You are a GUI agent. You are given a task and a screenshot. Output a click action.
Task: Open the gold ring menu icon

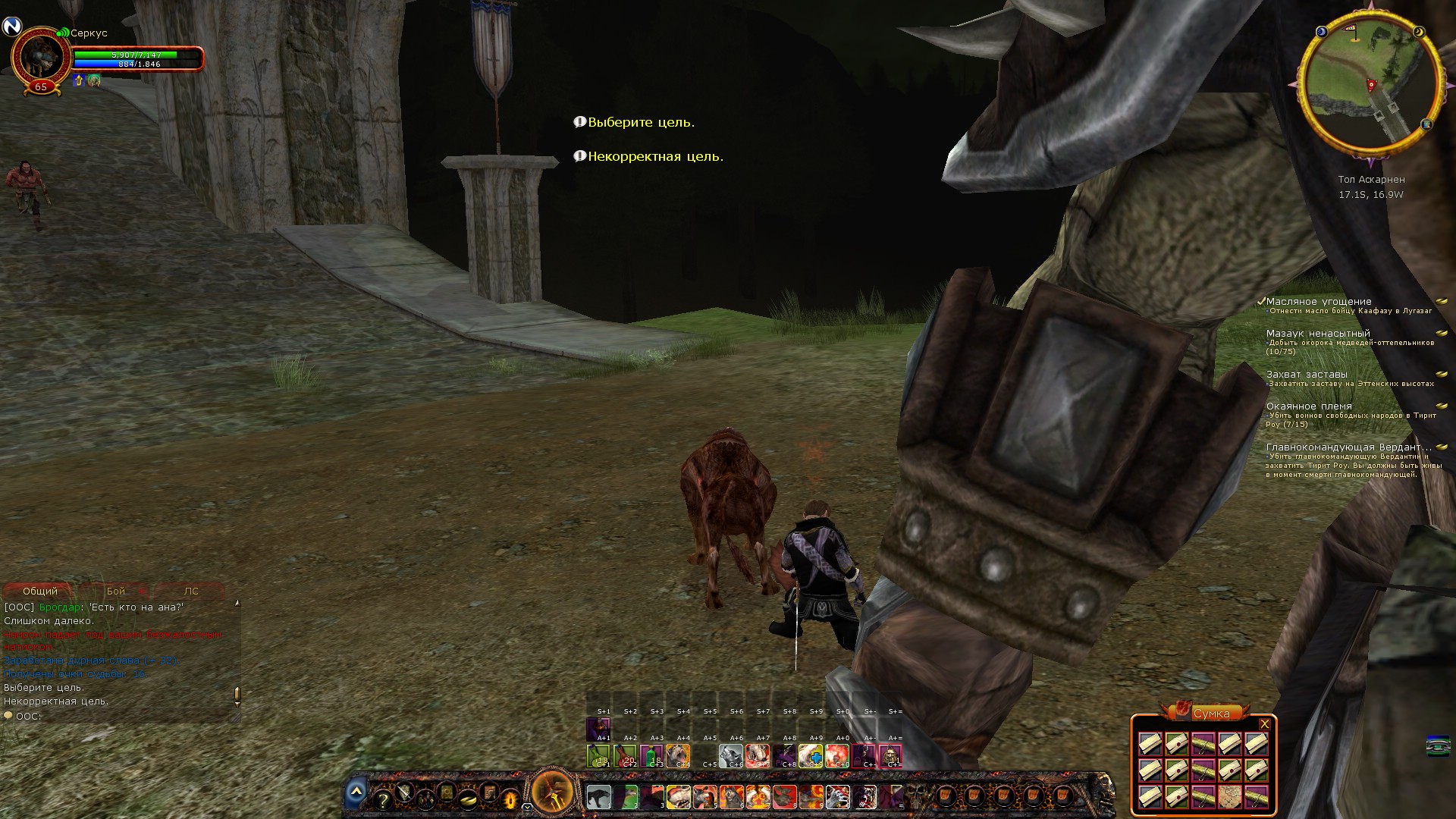pyautogui.click(x=468, y=798)
